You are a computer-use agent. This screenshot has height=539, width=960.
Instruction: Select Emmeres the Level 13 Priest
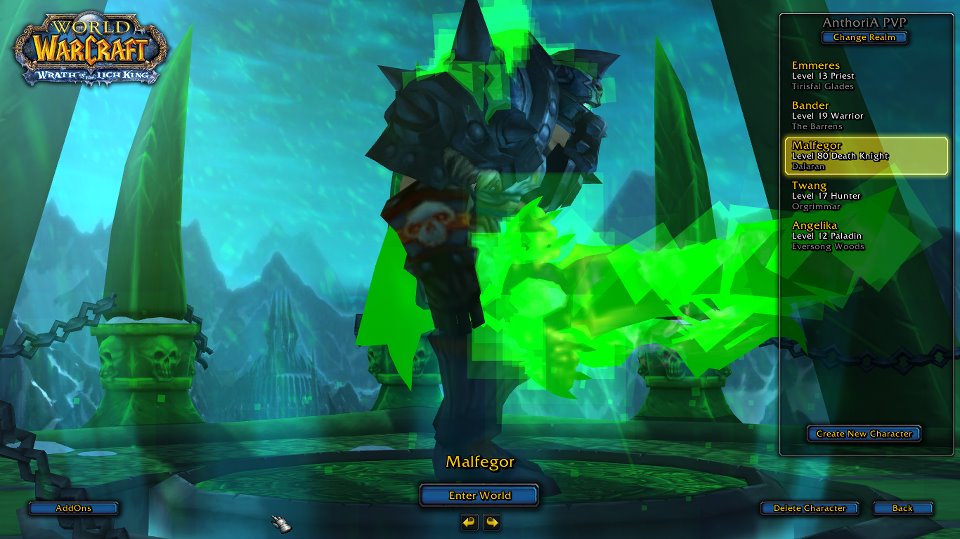(x=865, y=76)
